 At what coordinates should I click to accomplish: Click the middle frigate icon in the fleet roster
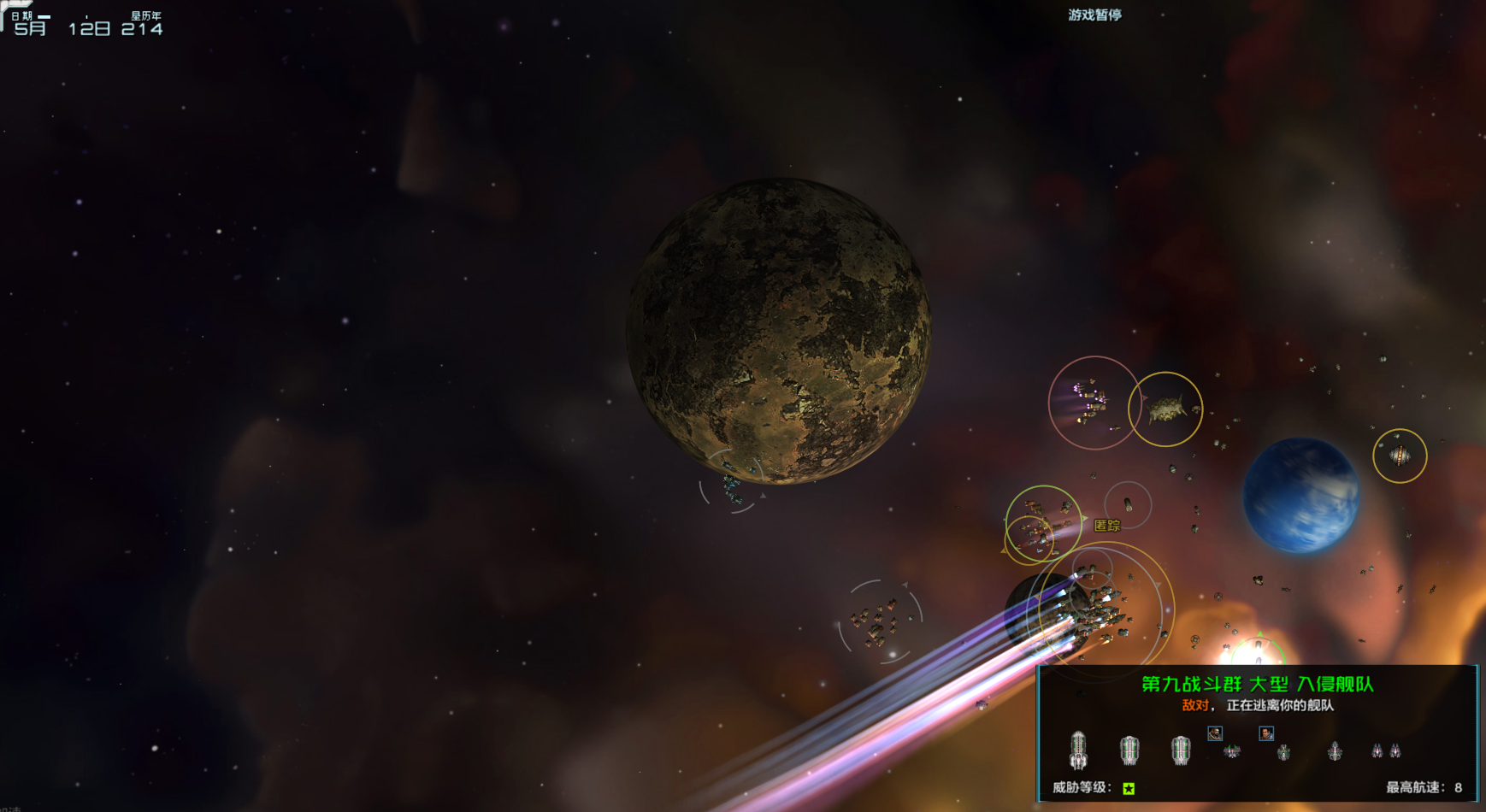[1283, 752]
